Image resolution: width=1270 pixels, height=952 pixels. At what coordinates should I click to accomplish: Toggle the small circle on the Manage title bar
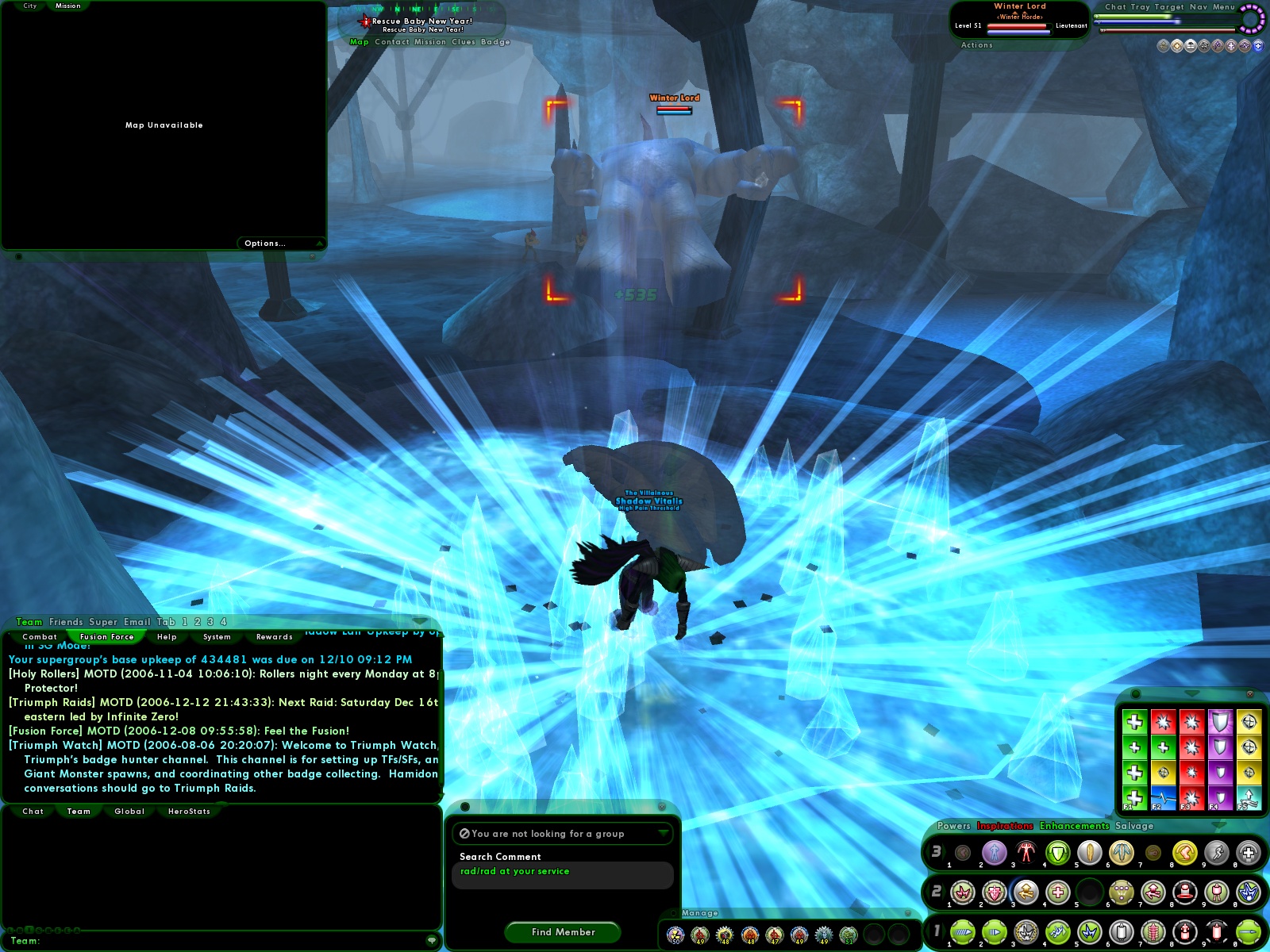click(674, 912)
